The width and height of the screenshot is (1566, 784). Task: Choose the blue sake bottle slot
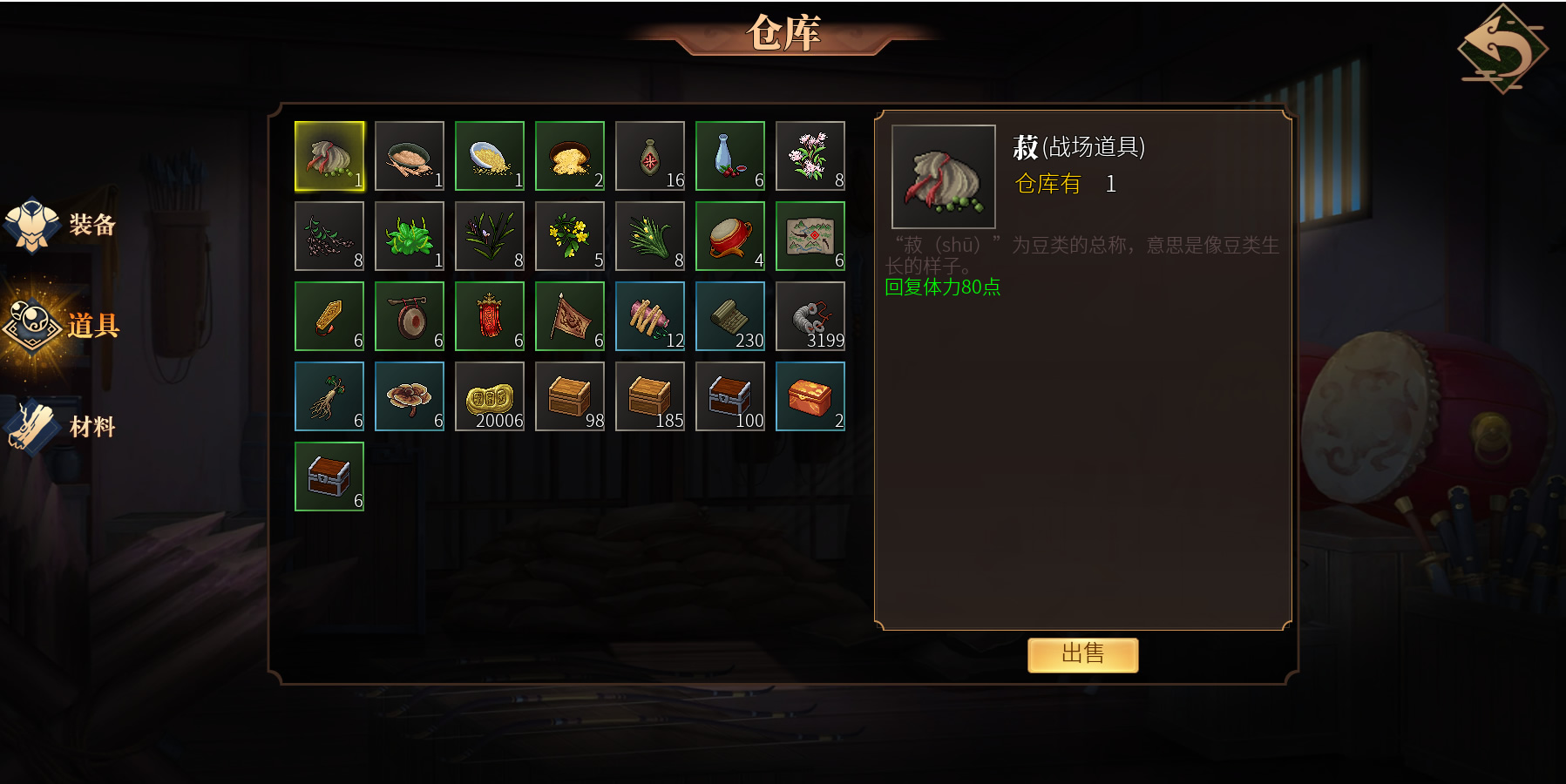[x=730, y=156]
